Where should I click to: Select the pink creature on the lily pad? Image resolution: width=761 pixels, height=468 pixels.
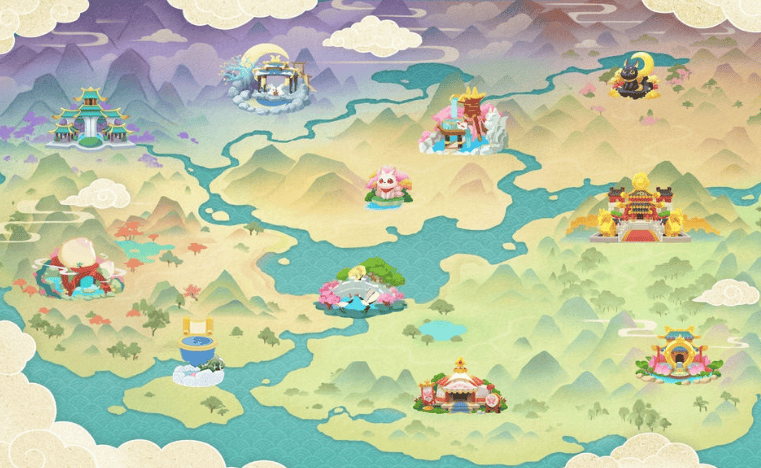pyautogui.click(x=387, y=188)
